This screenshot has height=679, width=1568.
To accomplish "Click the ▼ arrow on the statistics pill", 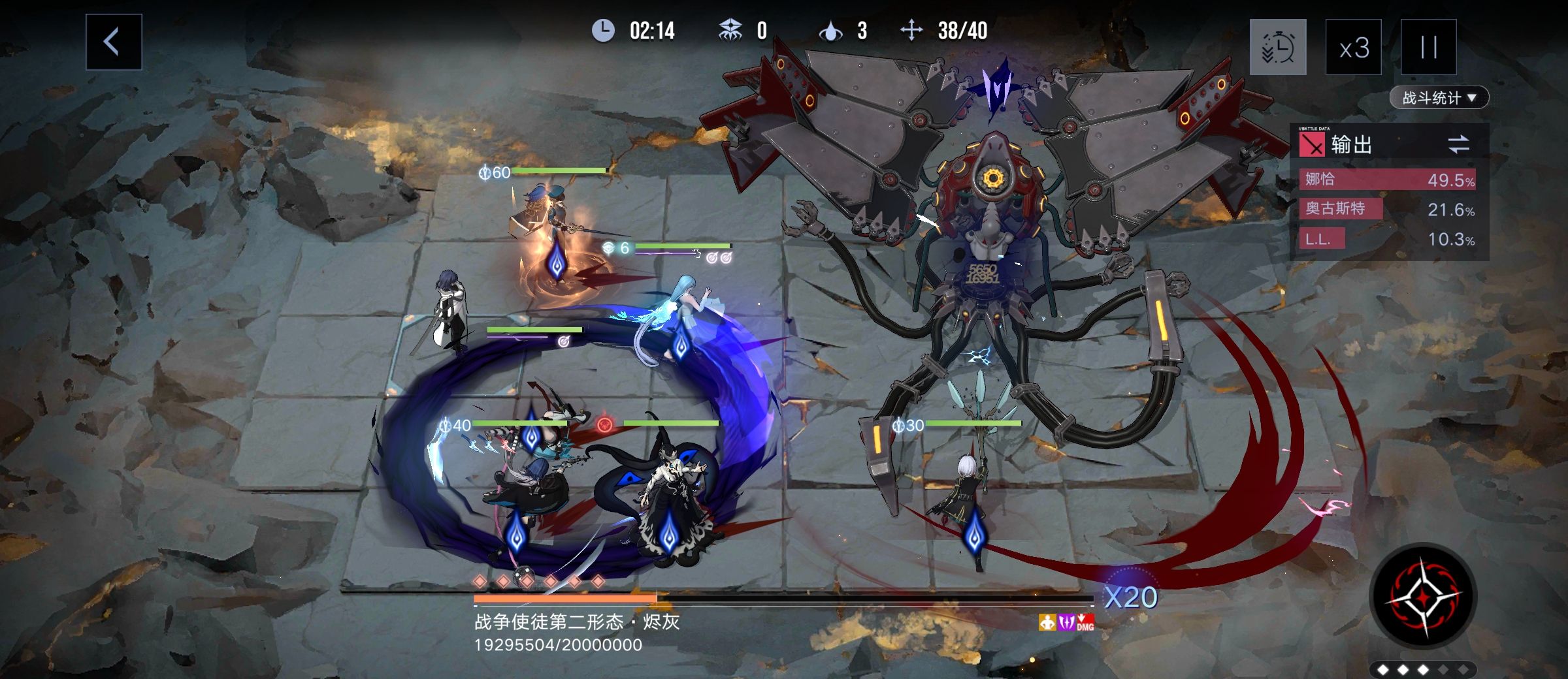I will pyautogui.click(x=1472, y=97).
